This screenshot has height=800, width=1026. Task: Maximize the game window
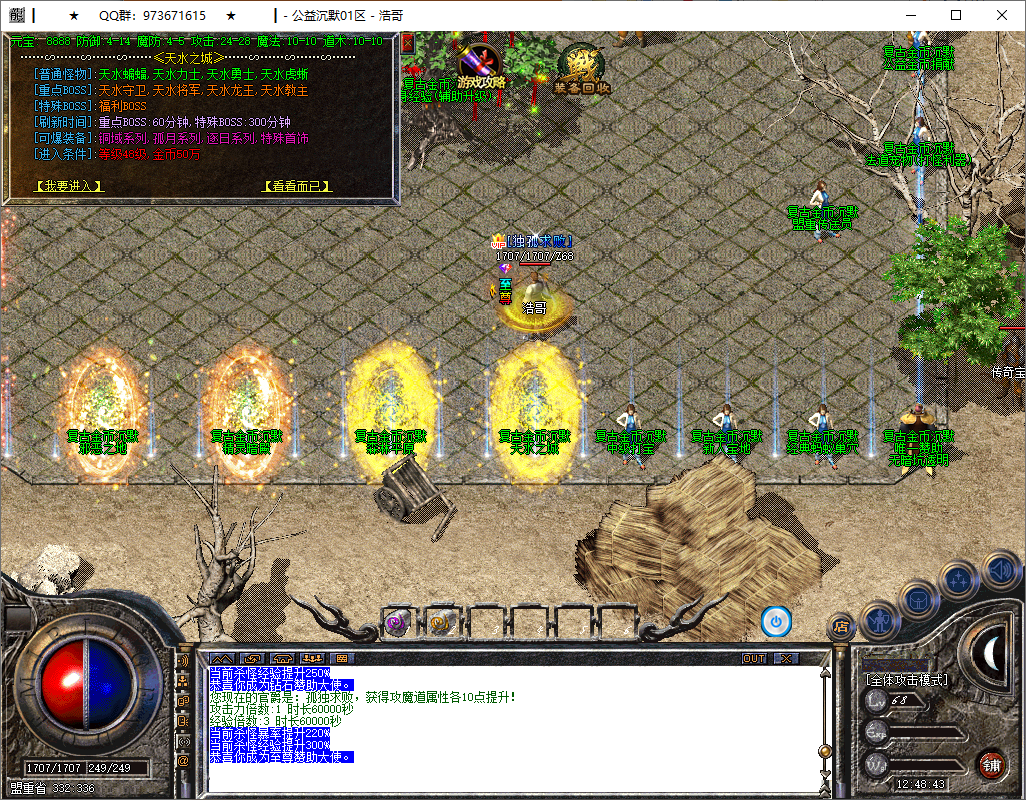956,15
